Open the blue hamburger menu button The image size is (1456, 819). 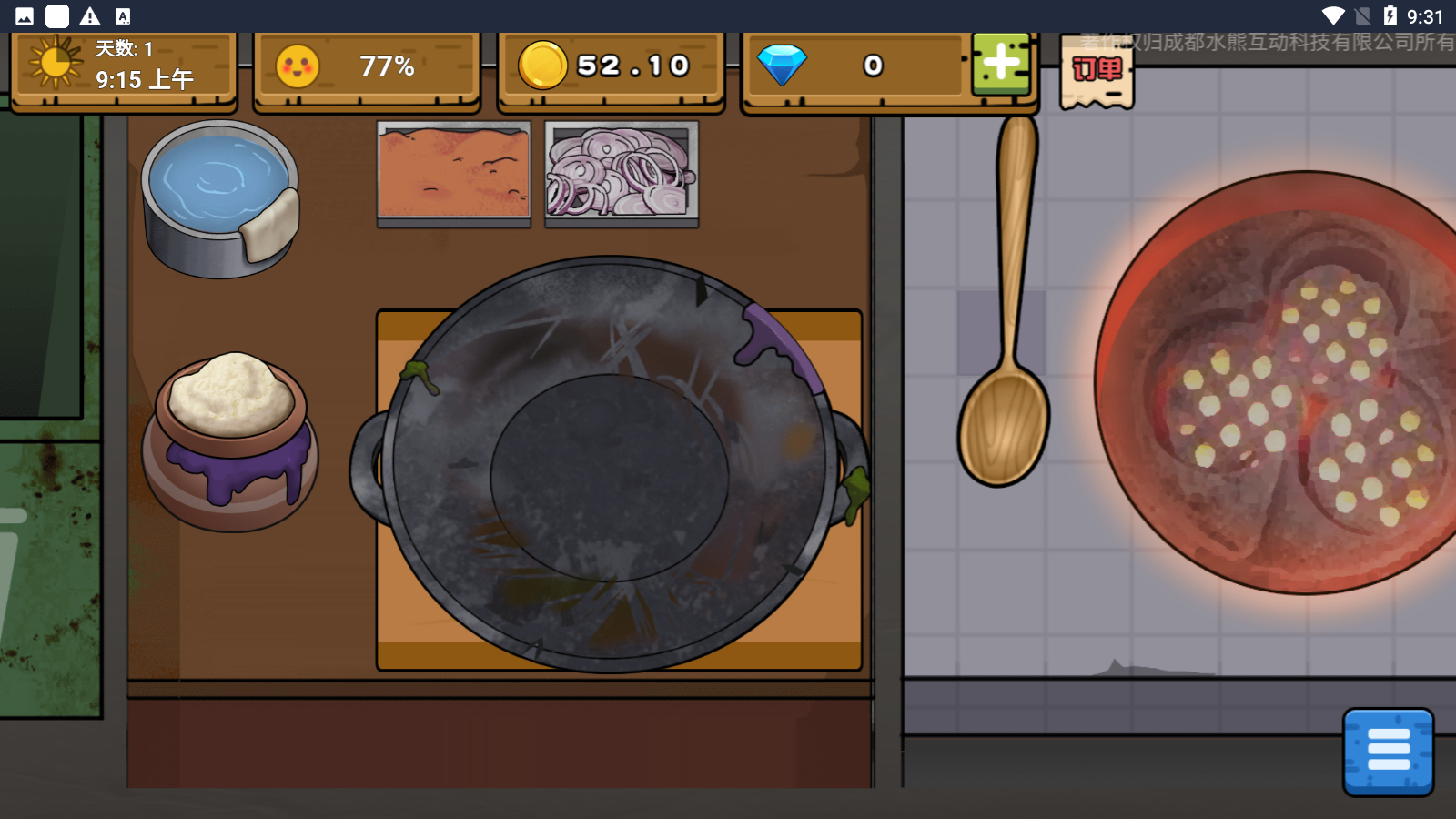click(1388, 752)
